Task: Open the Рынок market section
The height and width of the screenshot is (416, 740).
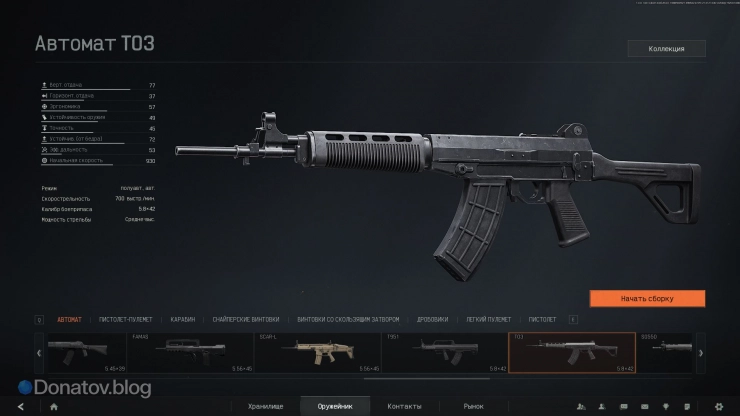Action: (x=473, y=406)
